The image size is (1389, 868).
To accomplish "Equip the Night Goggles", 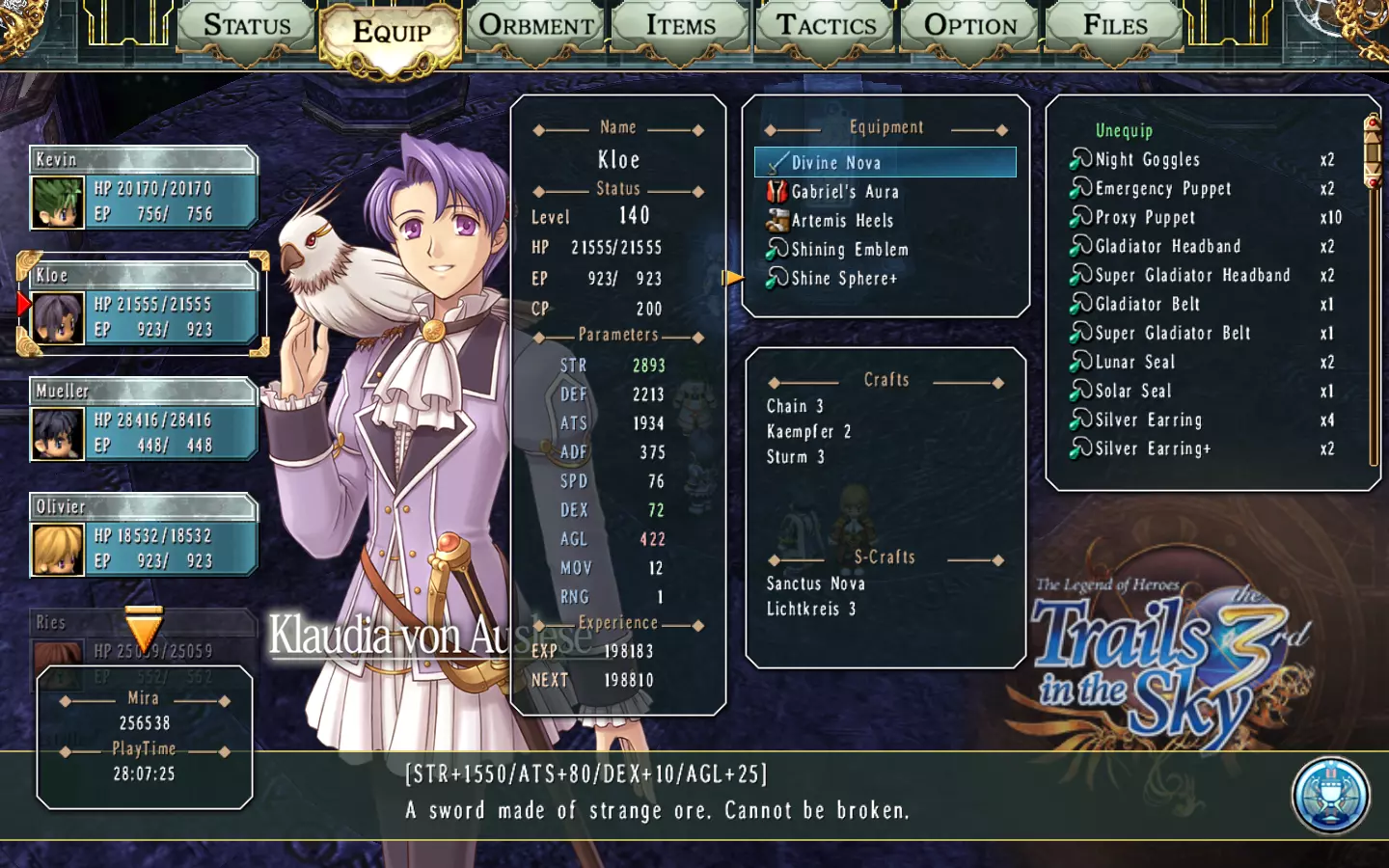I will pyautogui.click(x=1147, y=160).
